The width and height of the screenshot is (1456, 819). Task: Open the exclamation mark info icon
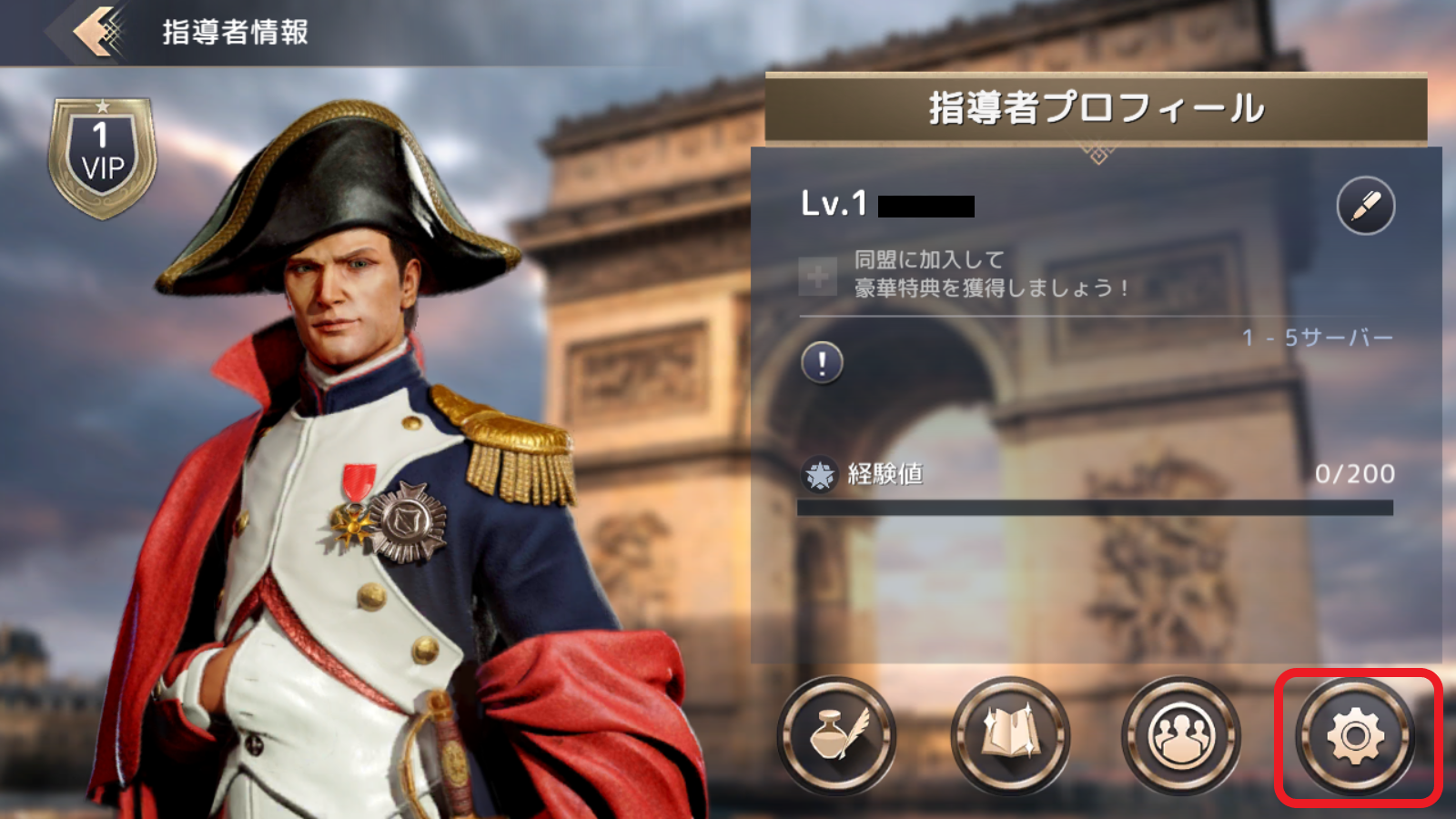tap(822, 363)
